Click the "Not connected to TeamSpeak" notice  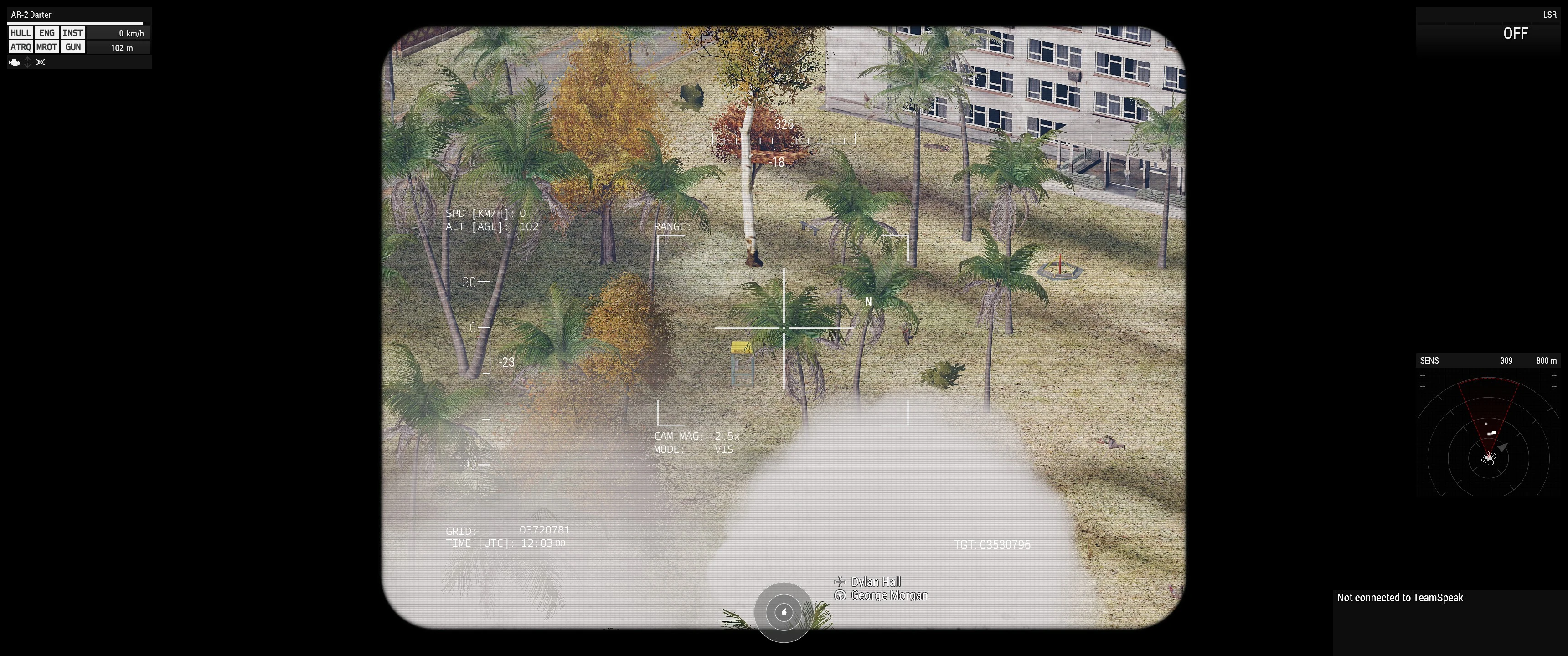pos(1399,598)
